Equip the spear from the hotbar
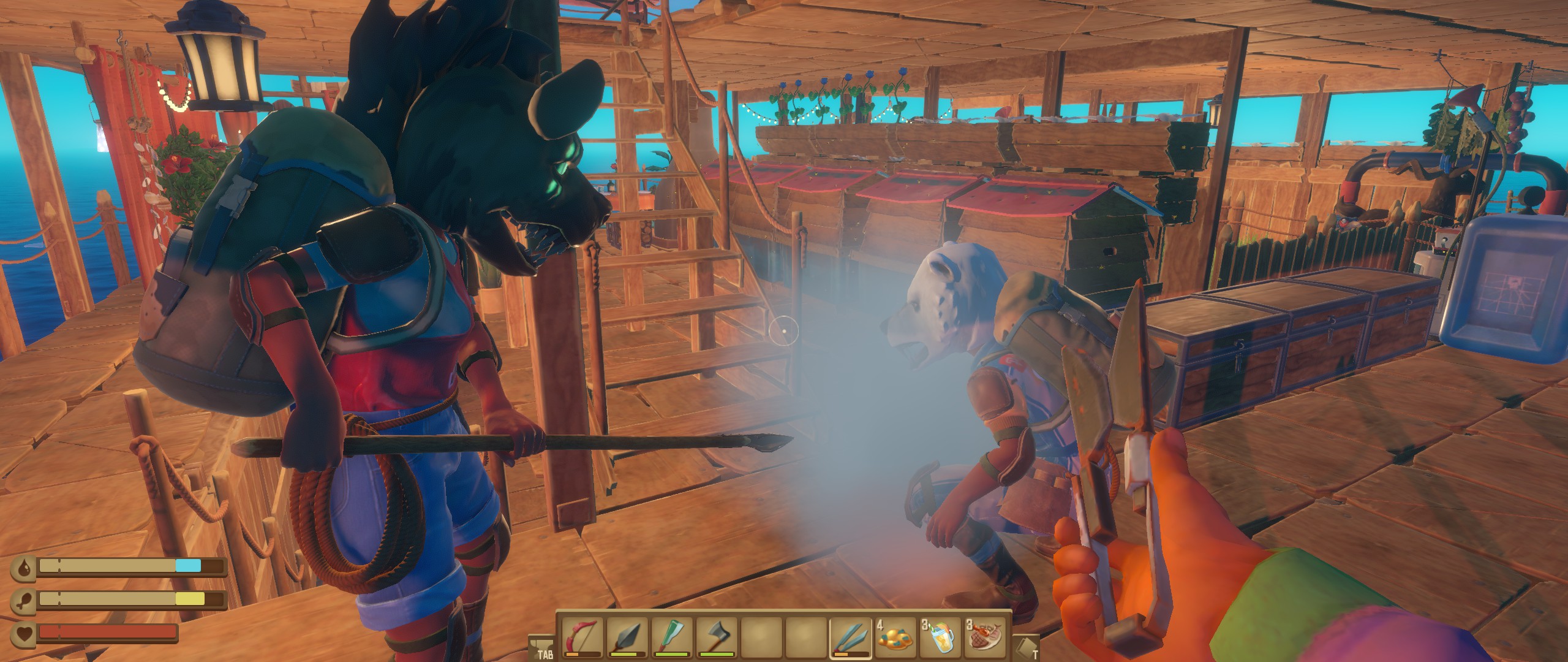1568x662 pixels. (x=626, y=638)
